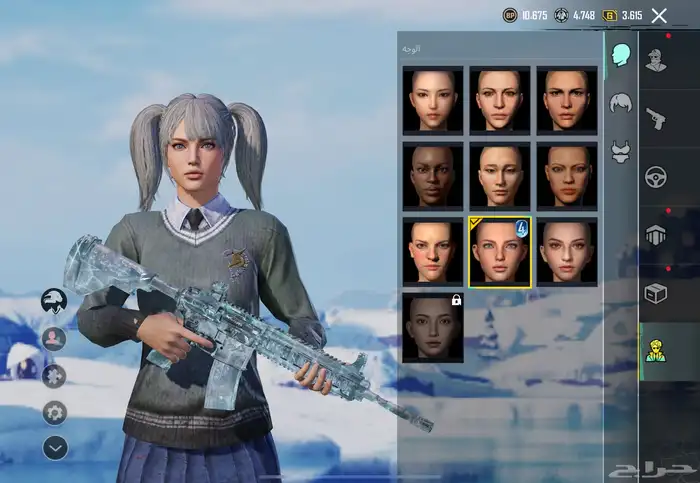Close the appearance screen with the X
700x483 pixels.
pos(659,15)
